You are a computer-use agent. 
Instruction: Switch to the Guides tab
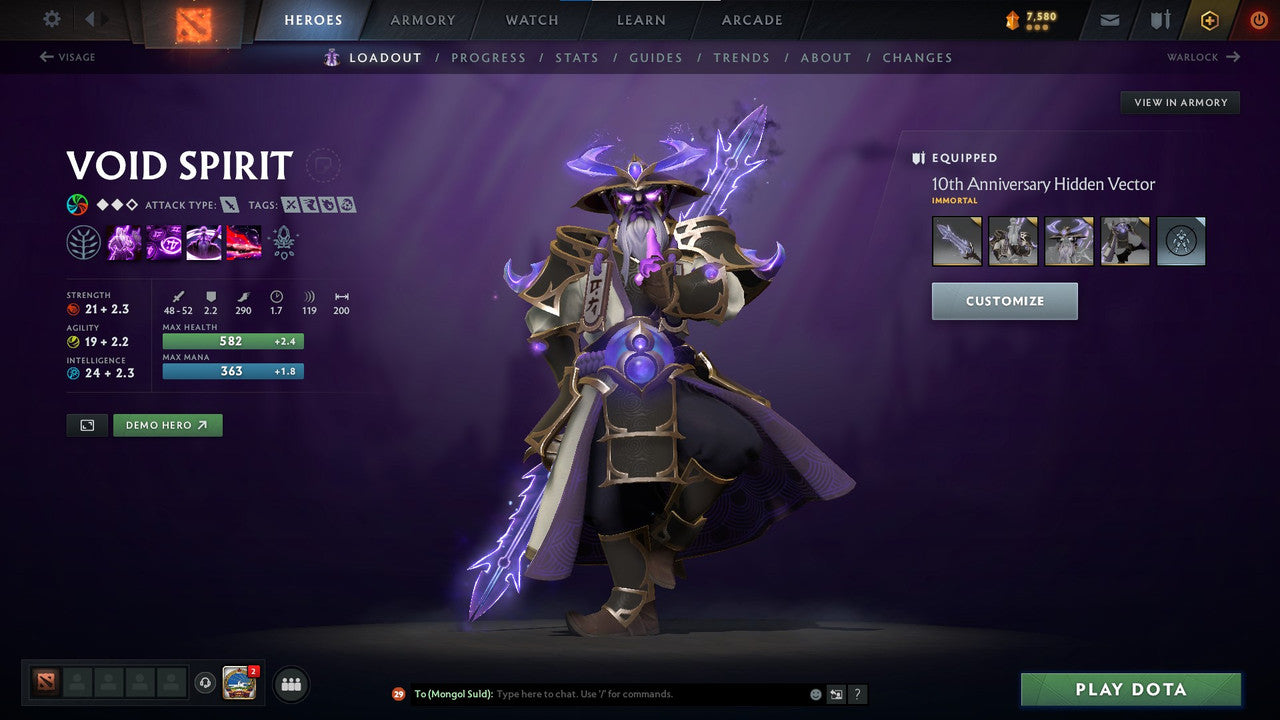(656, 57)
